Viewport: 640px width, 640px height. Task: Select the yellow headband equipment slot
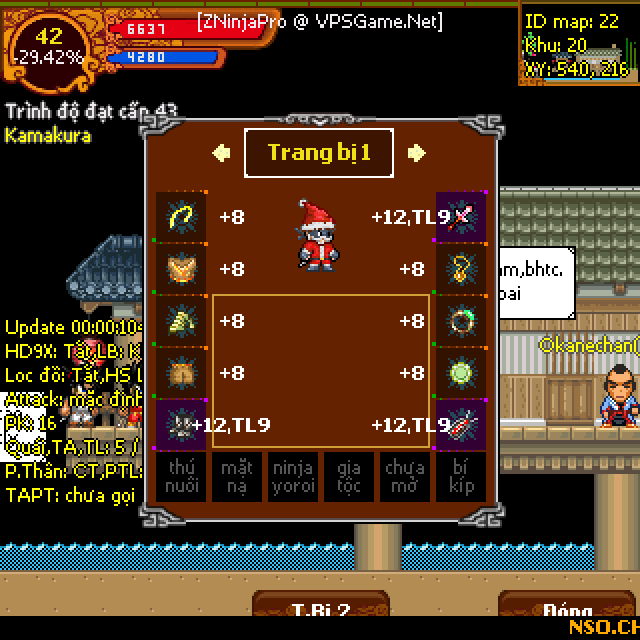click(181, 217)
